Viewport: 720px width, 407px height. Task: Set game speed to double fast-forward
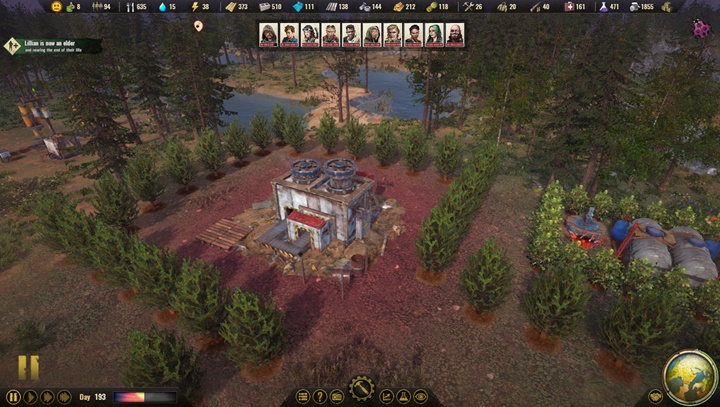pyautogui.click(x=47, y=397)
